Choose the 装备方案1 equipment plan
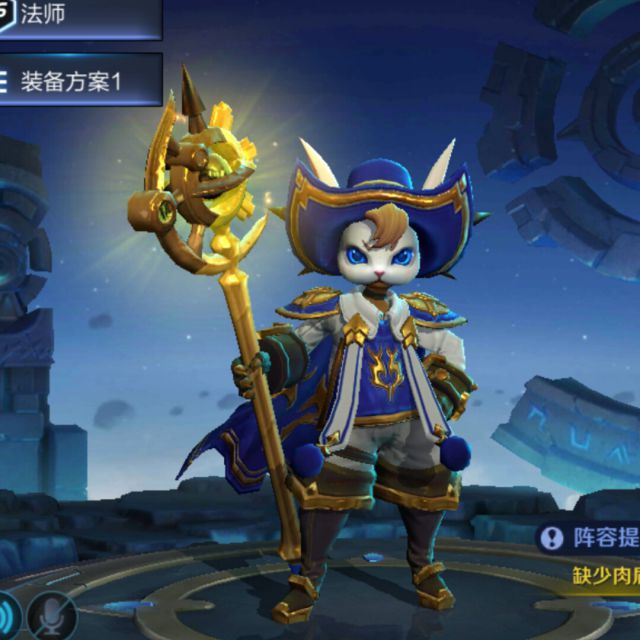 (x=78, y=80)
